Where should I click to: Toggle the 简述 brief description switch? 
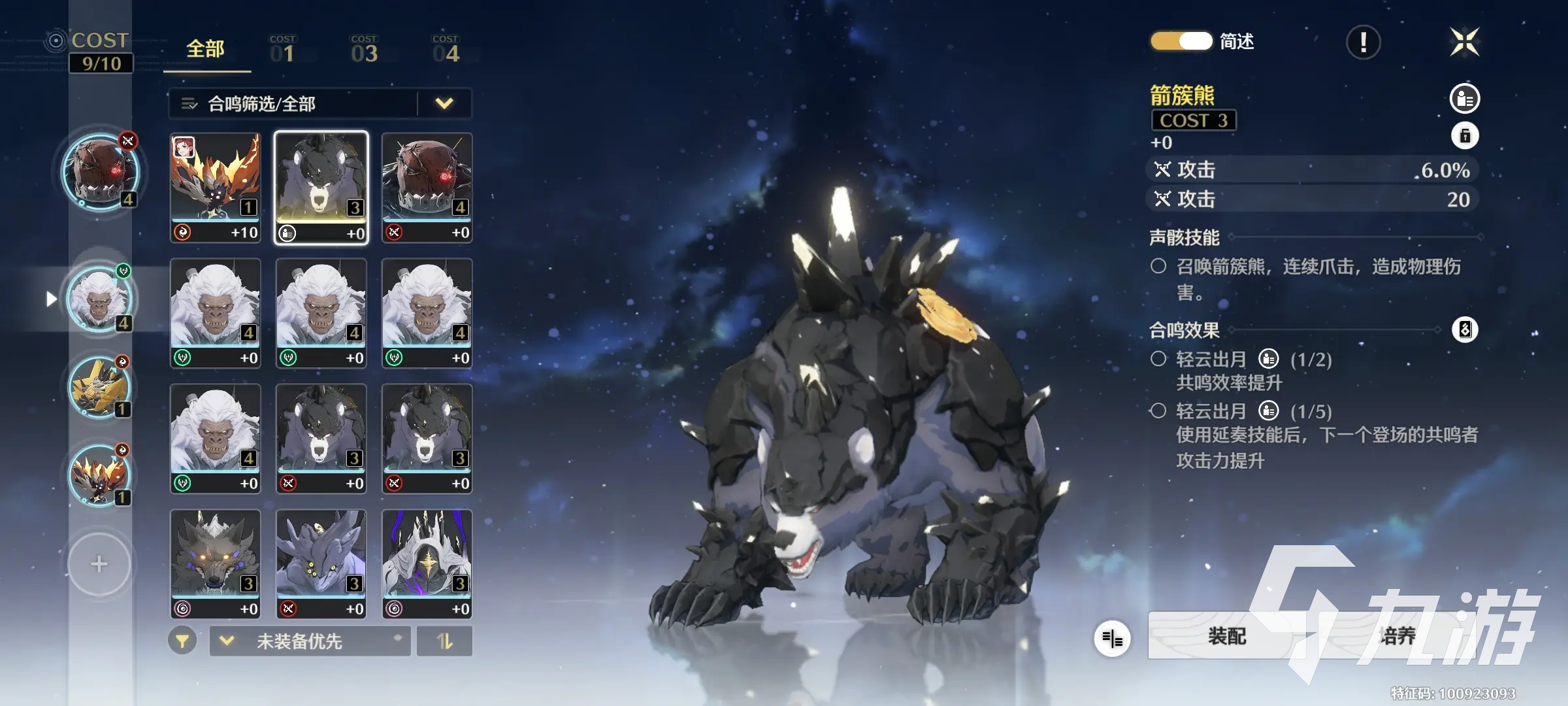coord(1181,41)
